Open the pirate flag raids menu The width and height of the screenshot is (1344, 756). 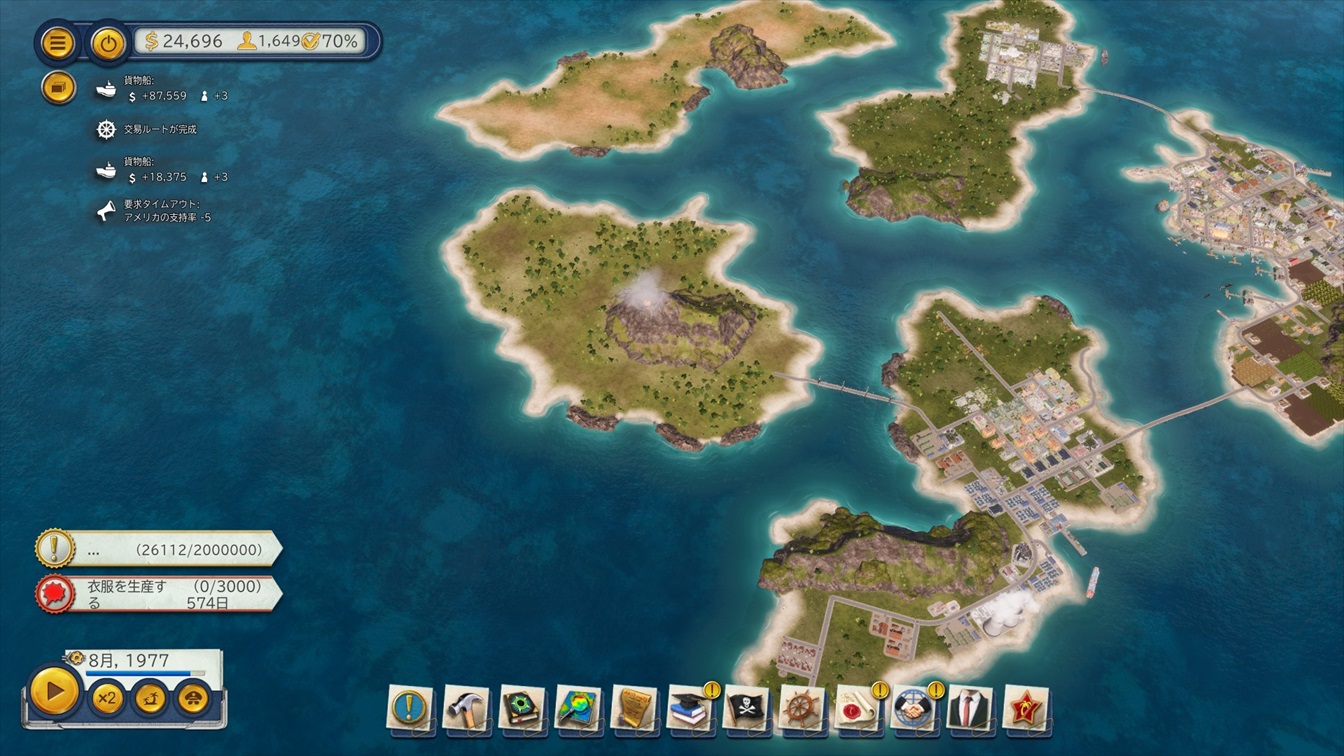[746, 707]
